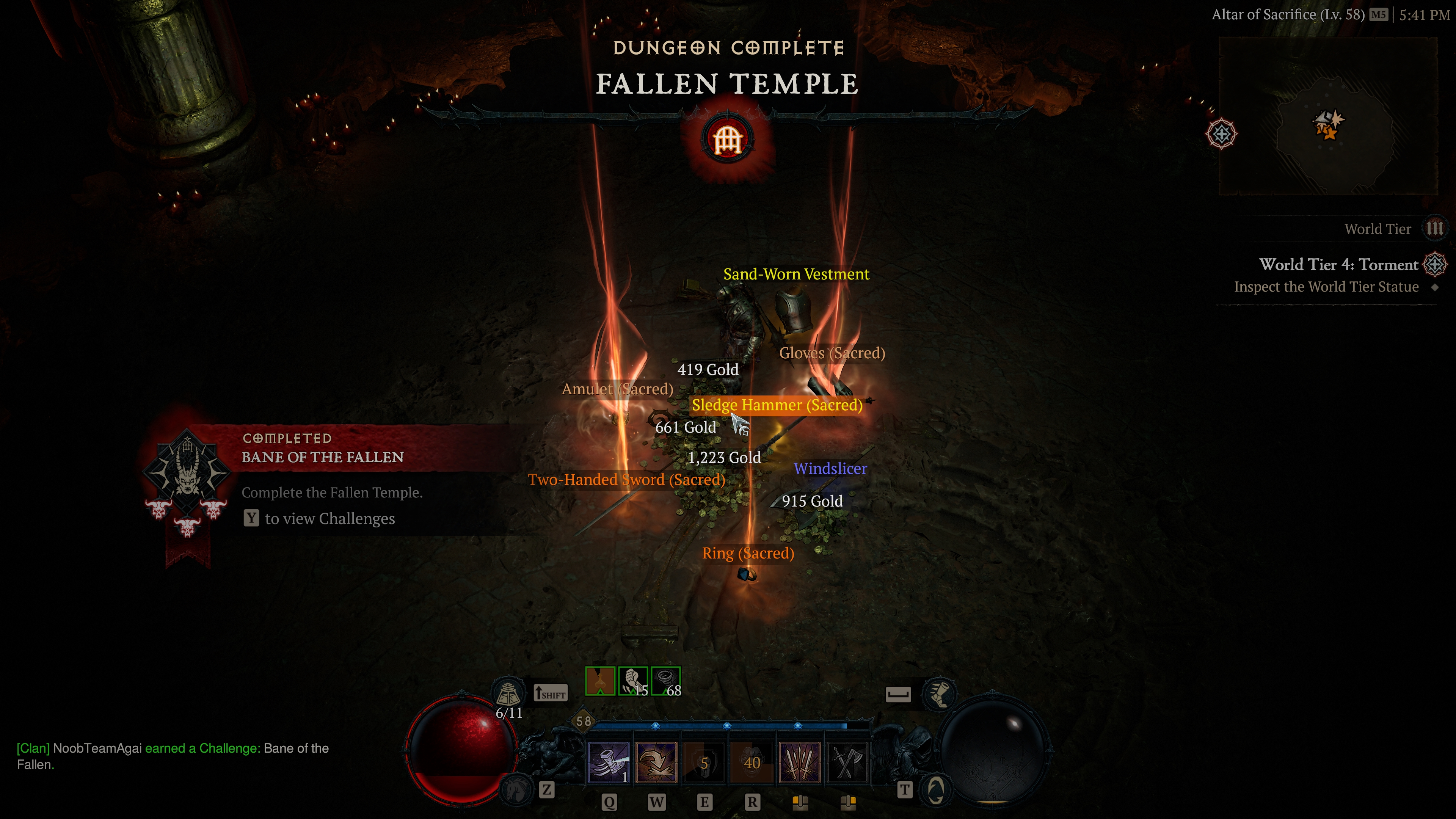1456x819 pixels.
Task: Select the fist shield skill on cooldown
Action: [x=704, y=762]
